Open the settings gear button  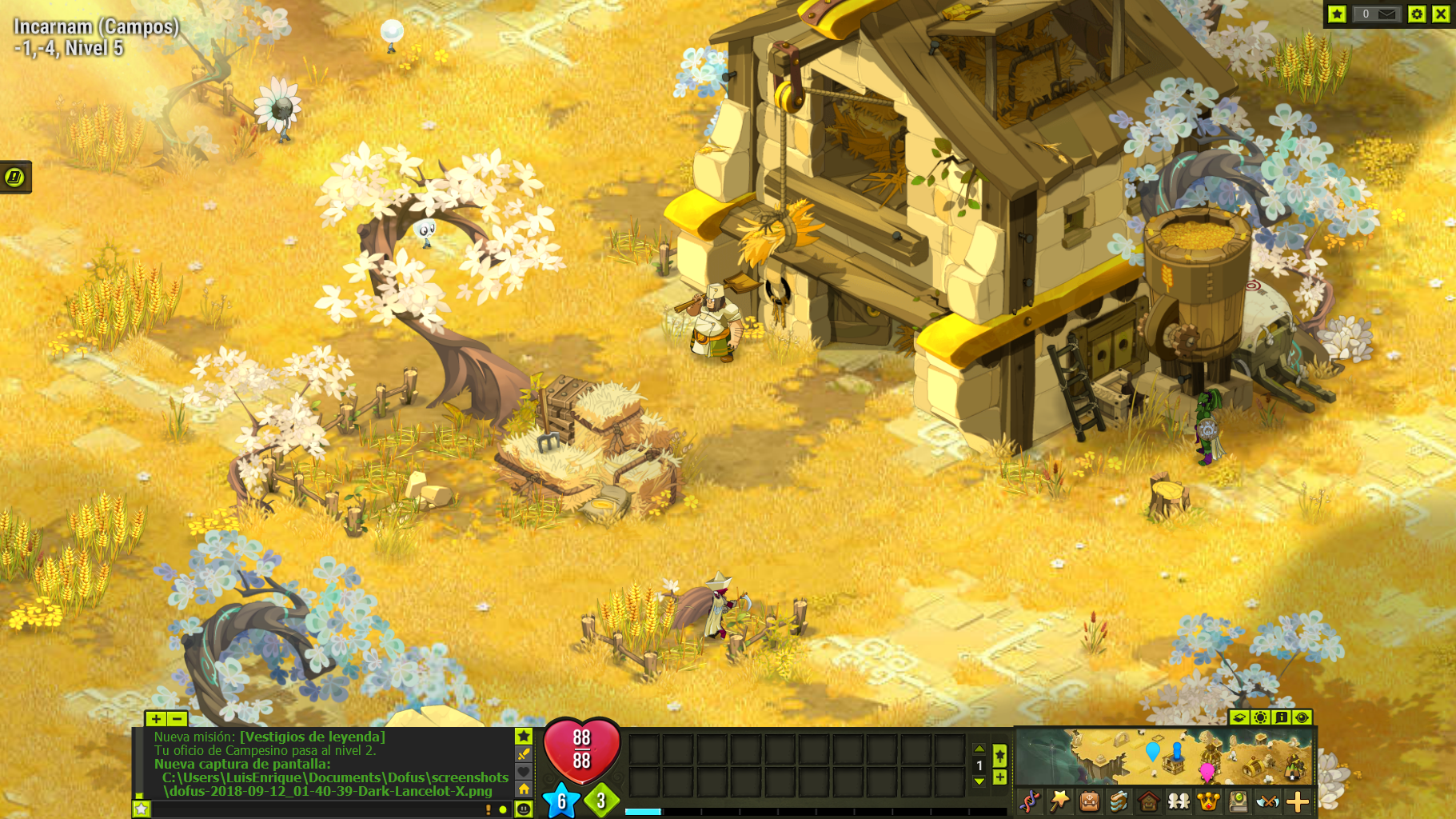(x=1417, y=14)
